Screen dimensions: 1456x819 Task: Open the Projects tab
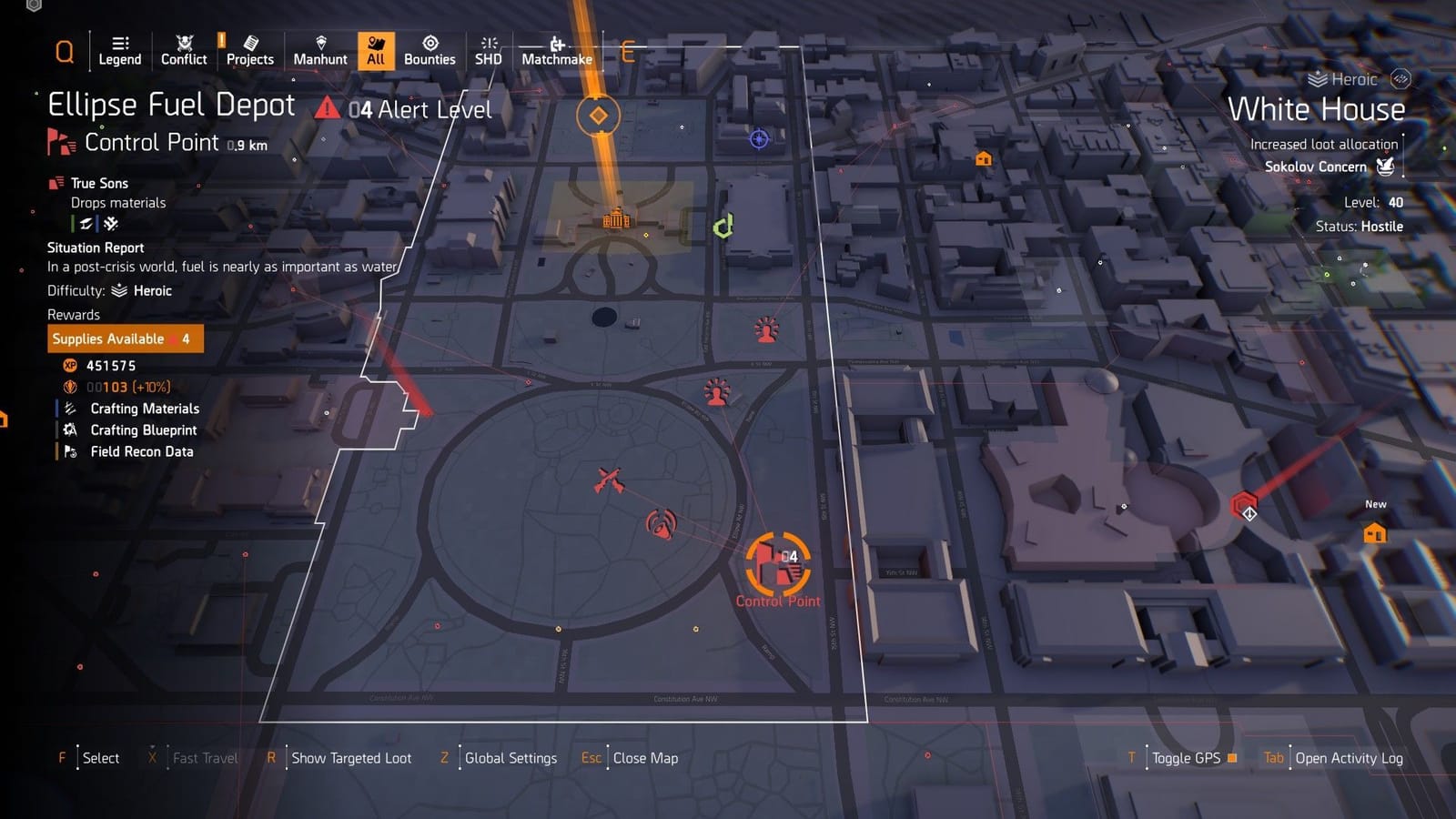click(x=250, y=50)
